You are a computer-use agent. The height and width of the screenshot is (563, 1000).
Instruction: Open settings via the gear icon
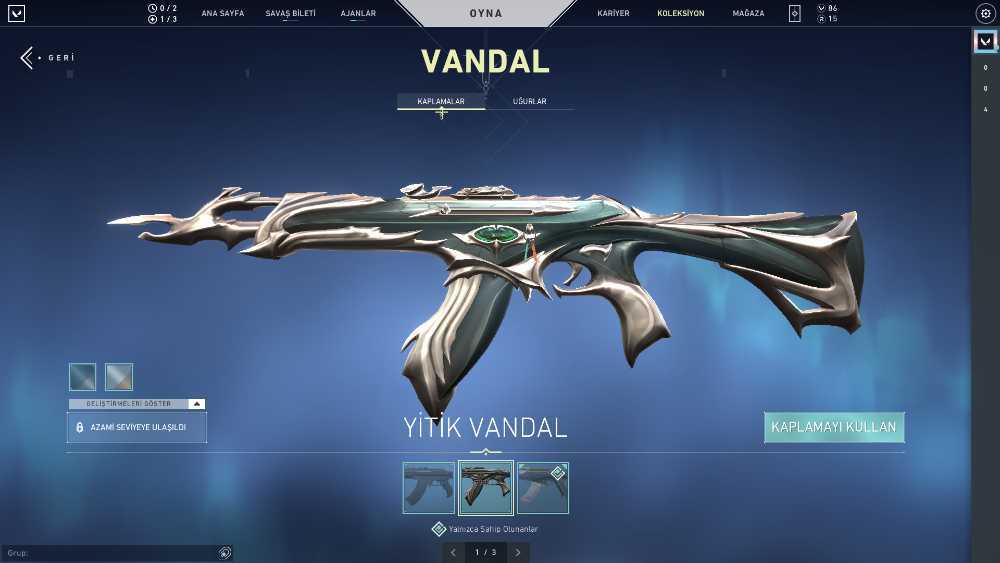coord(984,14)
